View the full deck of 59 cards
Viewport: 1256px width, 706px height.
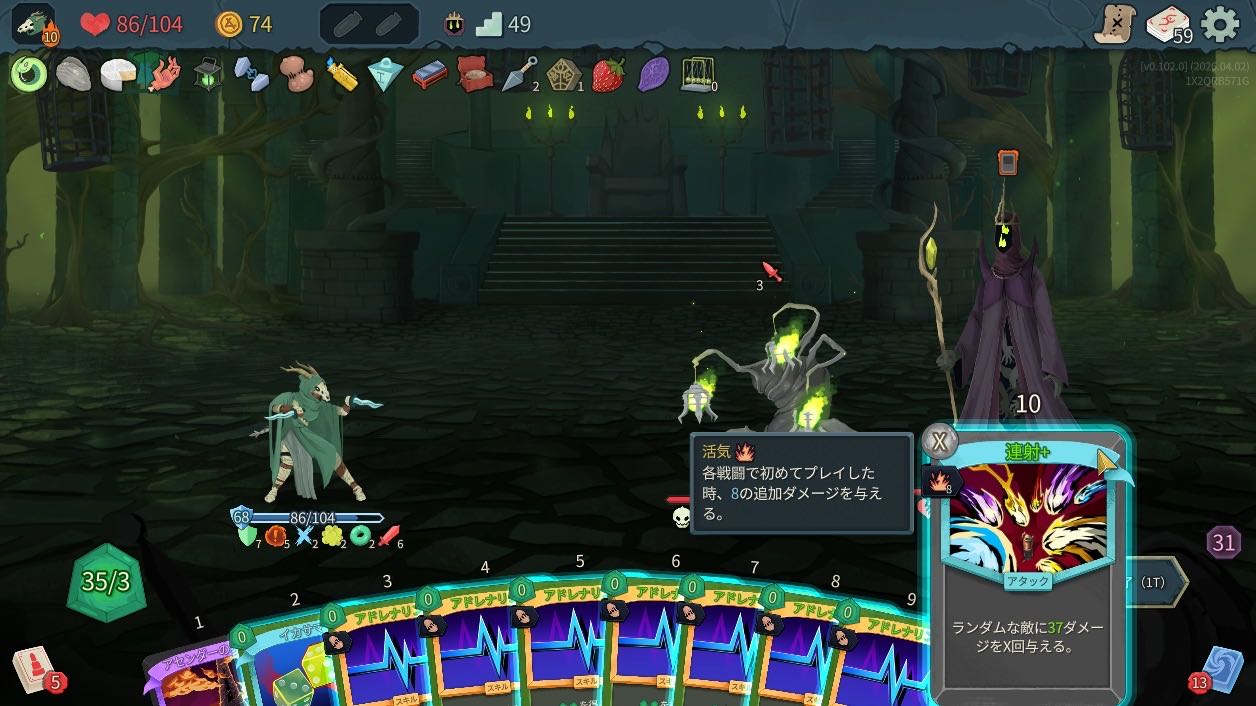pos(1167,24)
